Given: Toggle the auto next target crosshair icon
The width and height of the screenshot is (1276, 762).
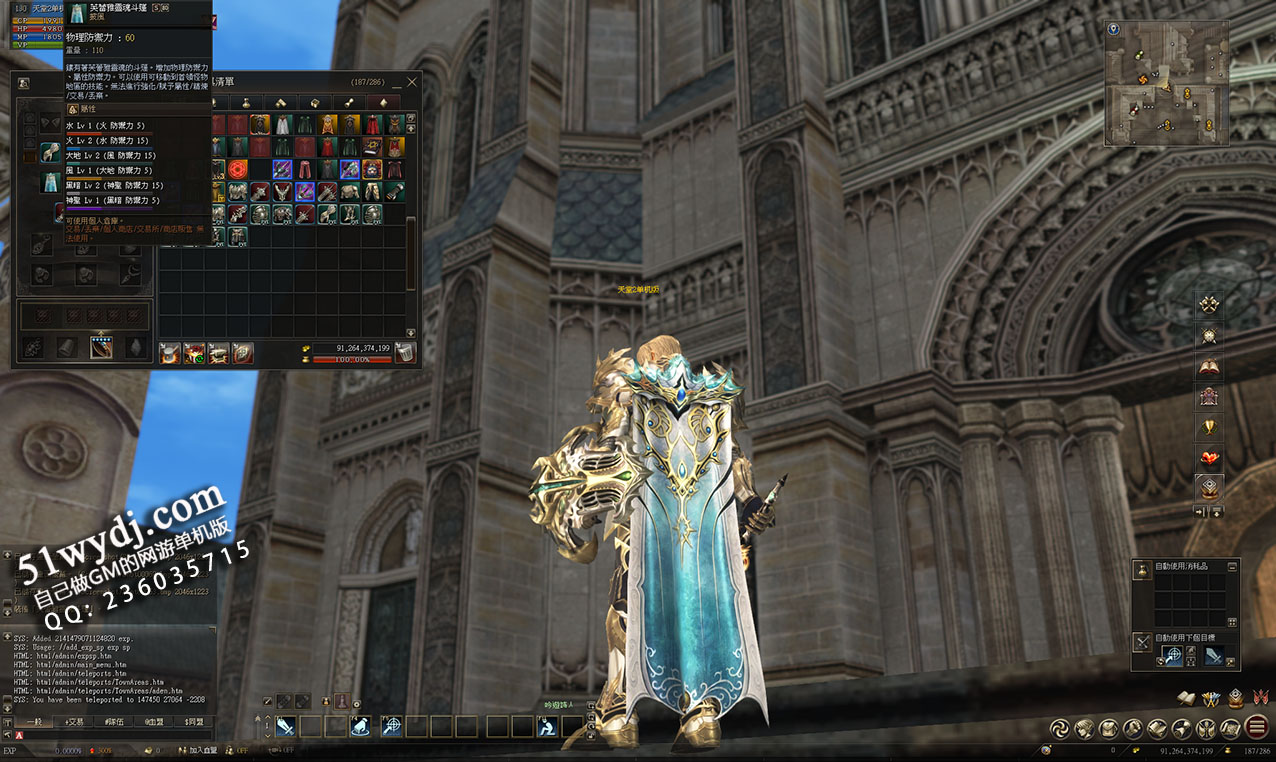Looking at the screenshot, I should tap(1171, 656).
